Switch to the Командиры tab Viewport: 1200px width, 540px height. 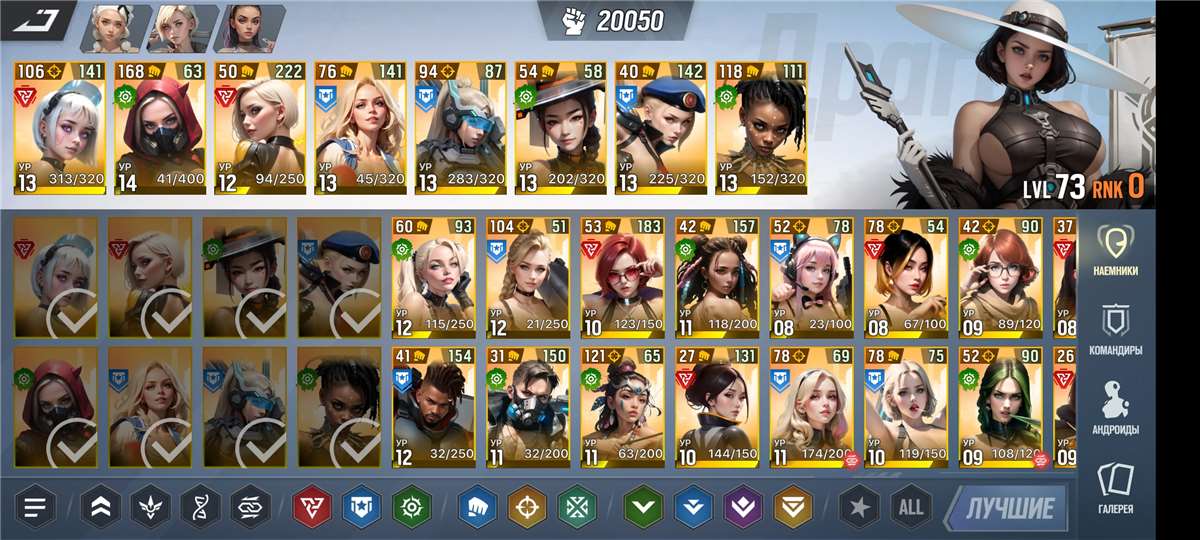(1115, 330)
